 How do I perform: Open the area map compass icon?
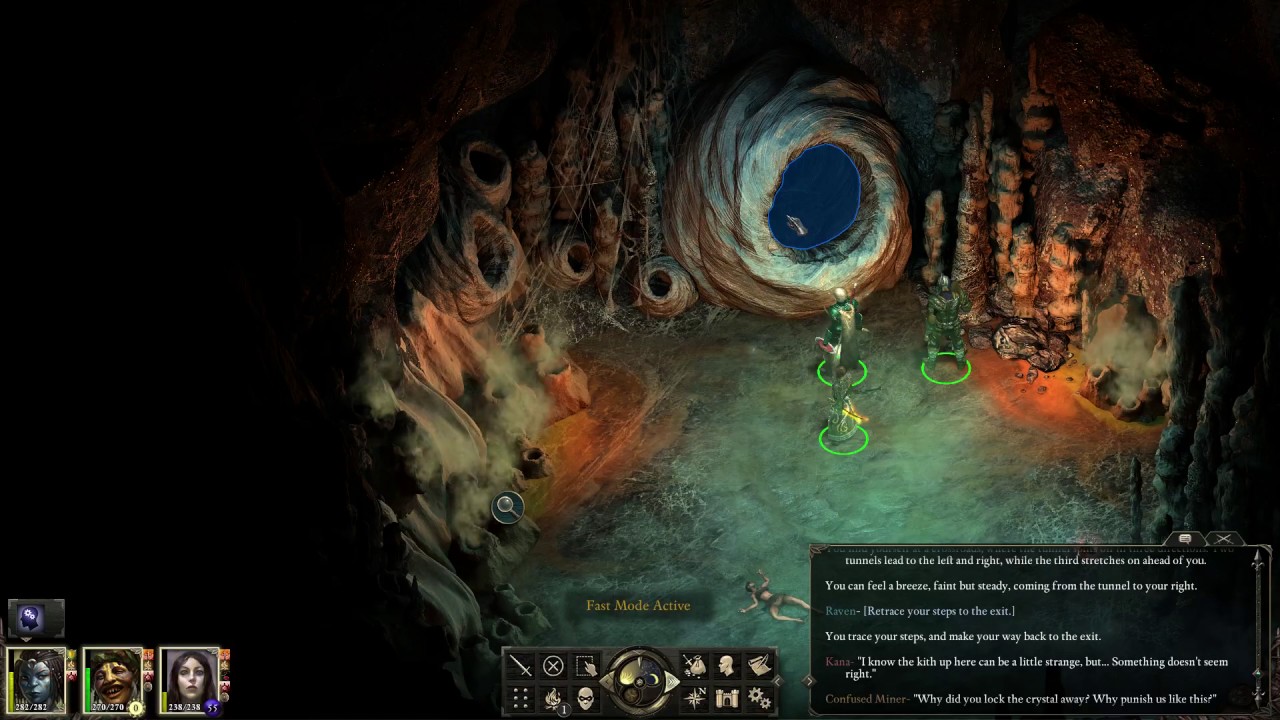pos(694,698)
